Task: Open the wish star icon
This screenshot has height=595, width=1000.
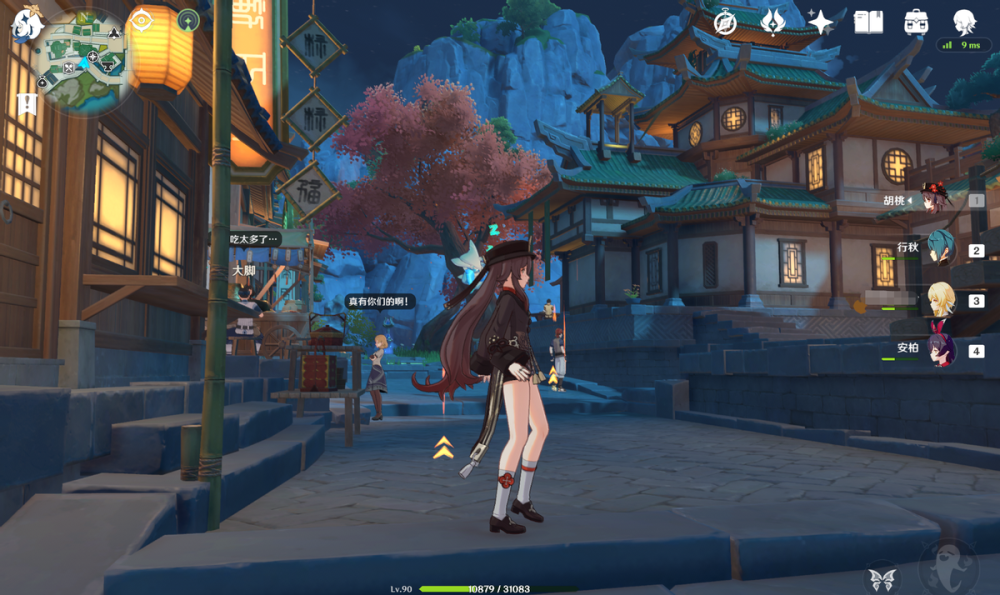Action: click(821, 22)
